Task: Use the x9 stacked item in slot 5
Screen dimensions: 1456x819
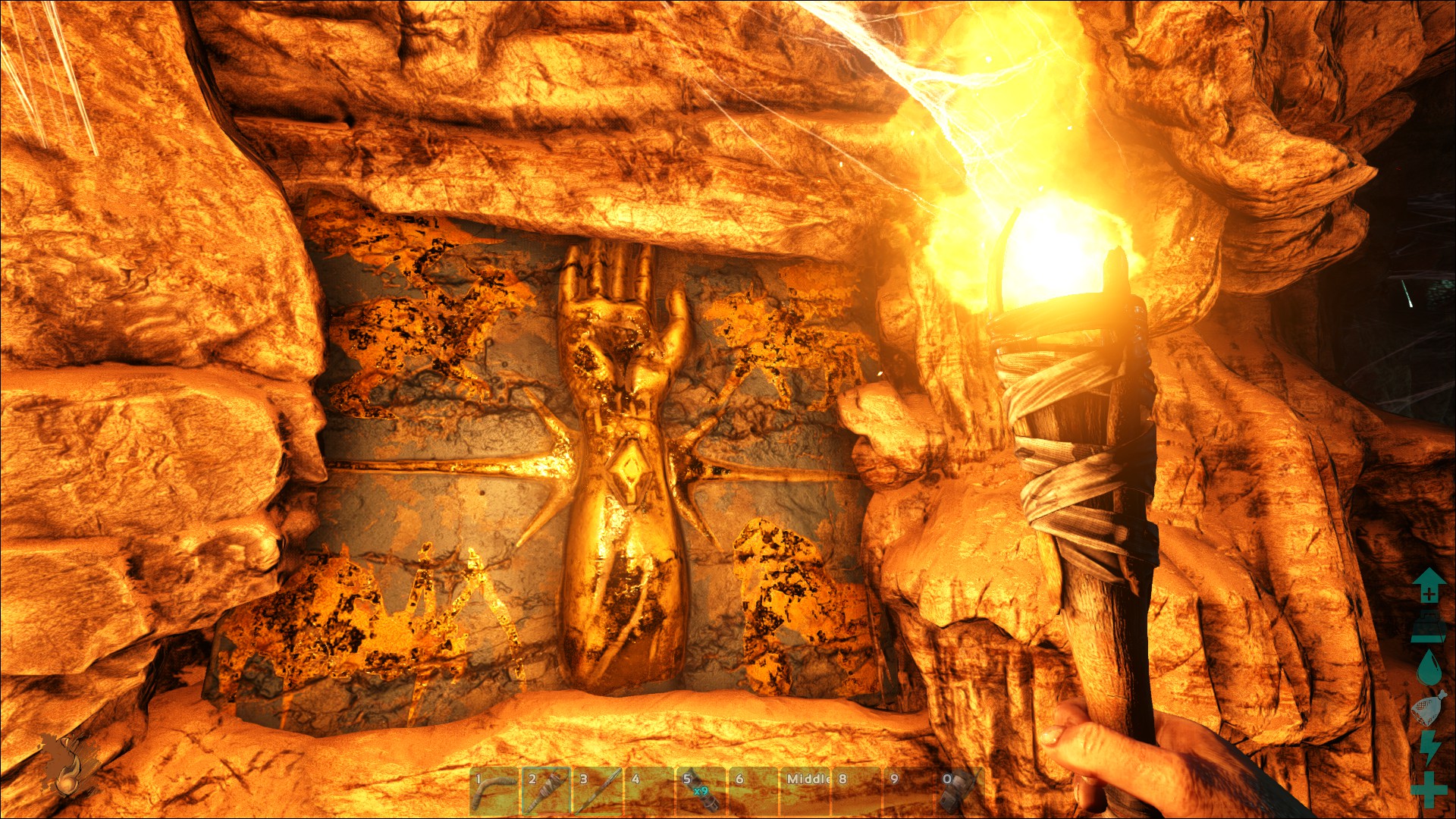Action: pos(701,791)
